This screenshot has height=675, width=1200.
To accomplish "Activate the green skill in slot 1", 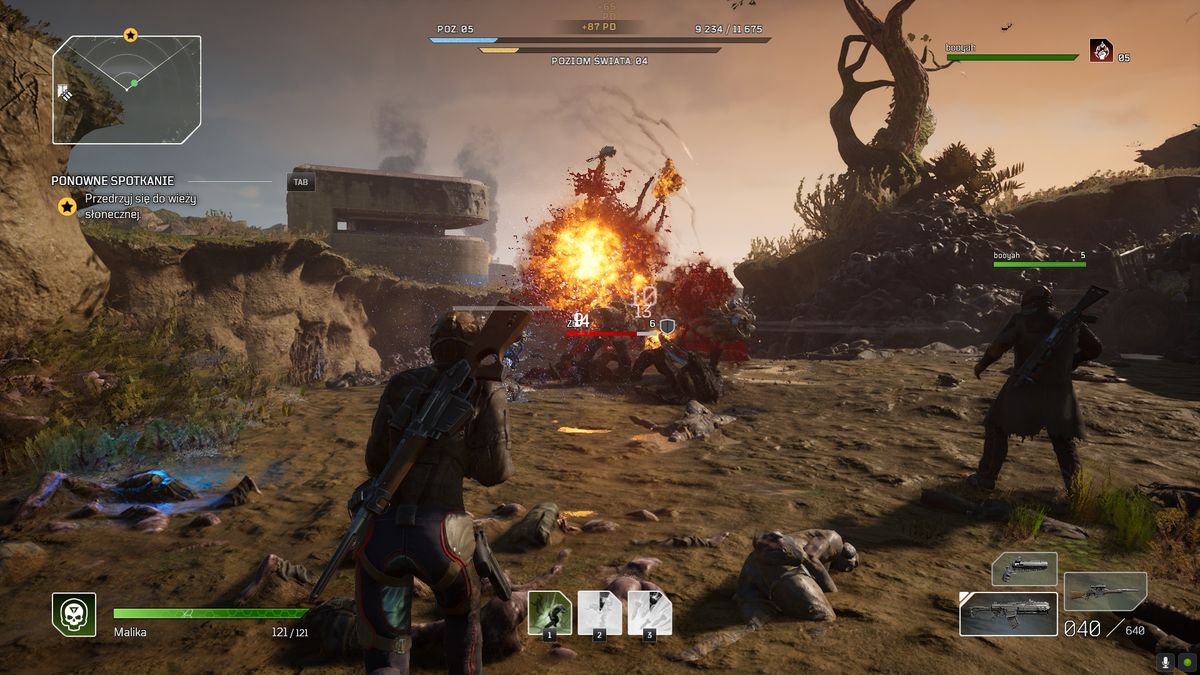I will point(549,613).
